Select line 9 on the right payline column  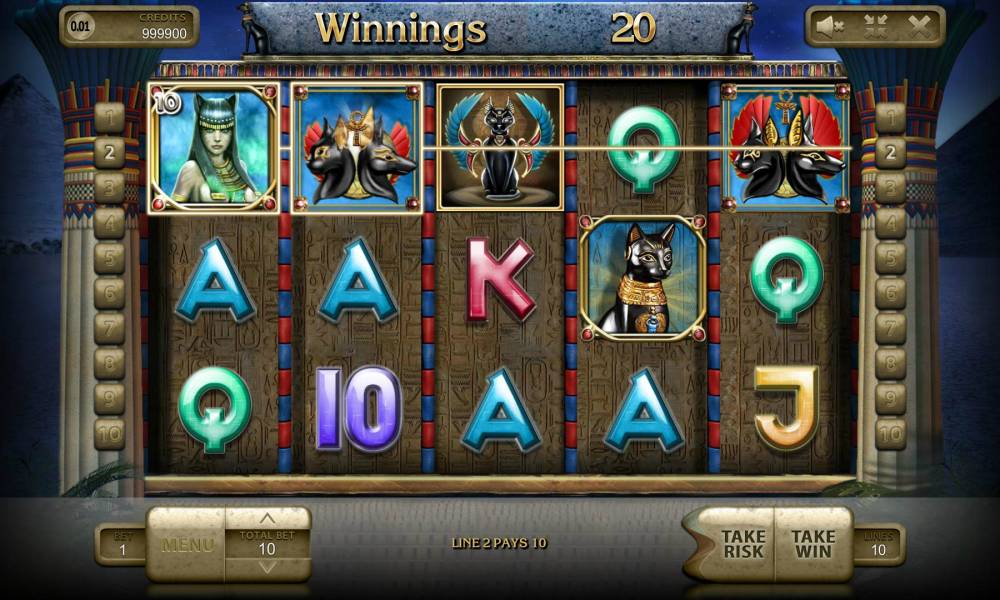(890, 399)
